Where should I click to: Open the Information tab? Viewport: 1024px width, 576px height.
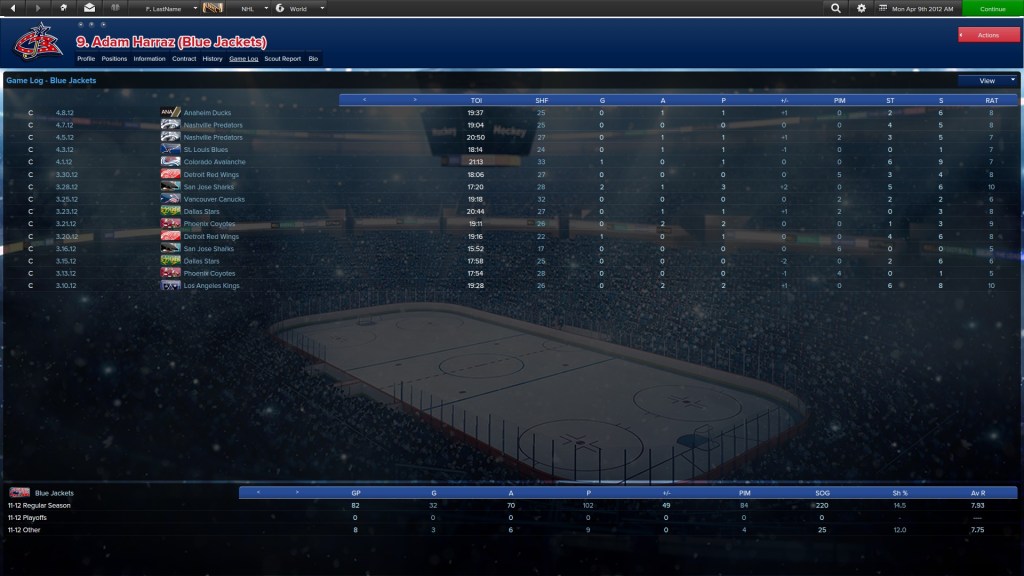pyautogui.click(x=149, y=59)
